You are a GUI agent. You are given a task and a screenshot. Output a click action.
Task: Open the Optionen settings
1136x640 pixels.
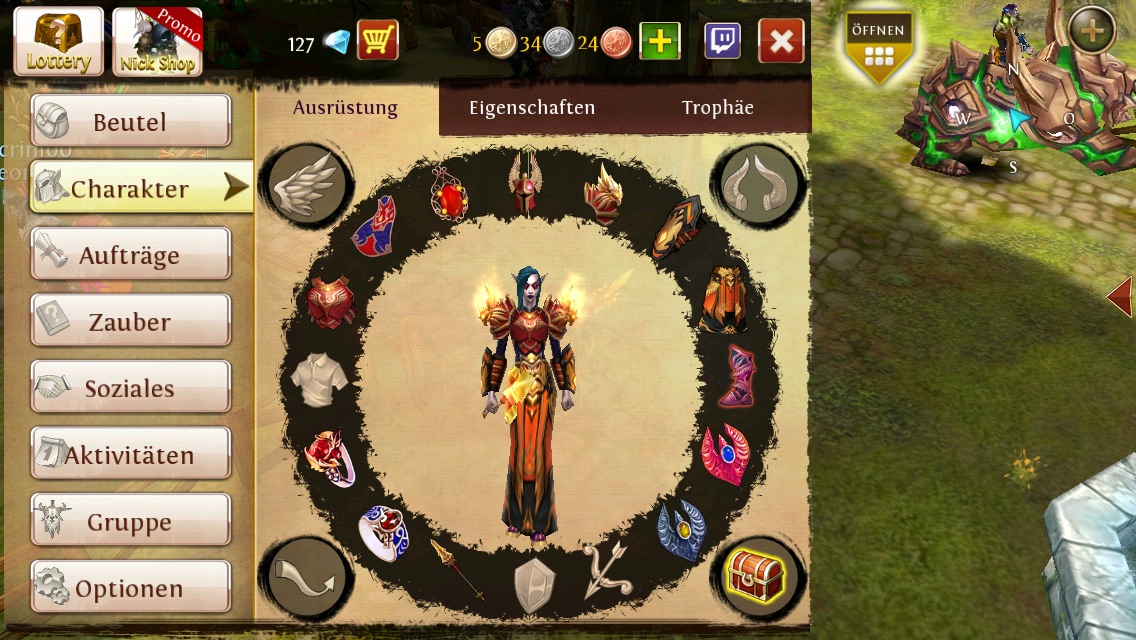[130, 588]
